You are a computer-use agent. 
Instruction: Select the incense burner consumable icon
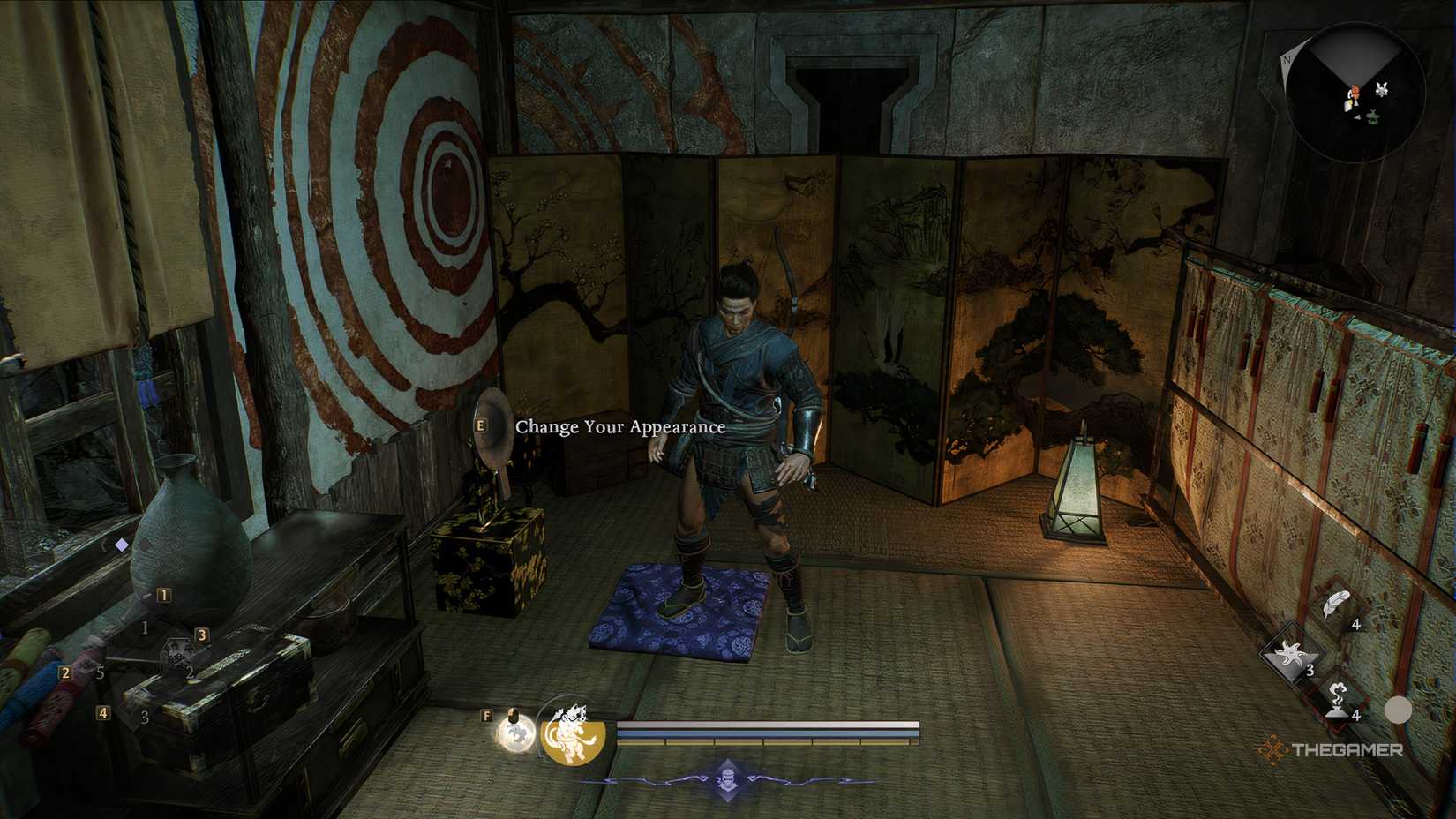[x=1337, y=699]
